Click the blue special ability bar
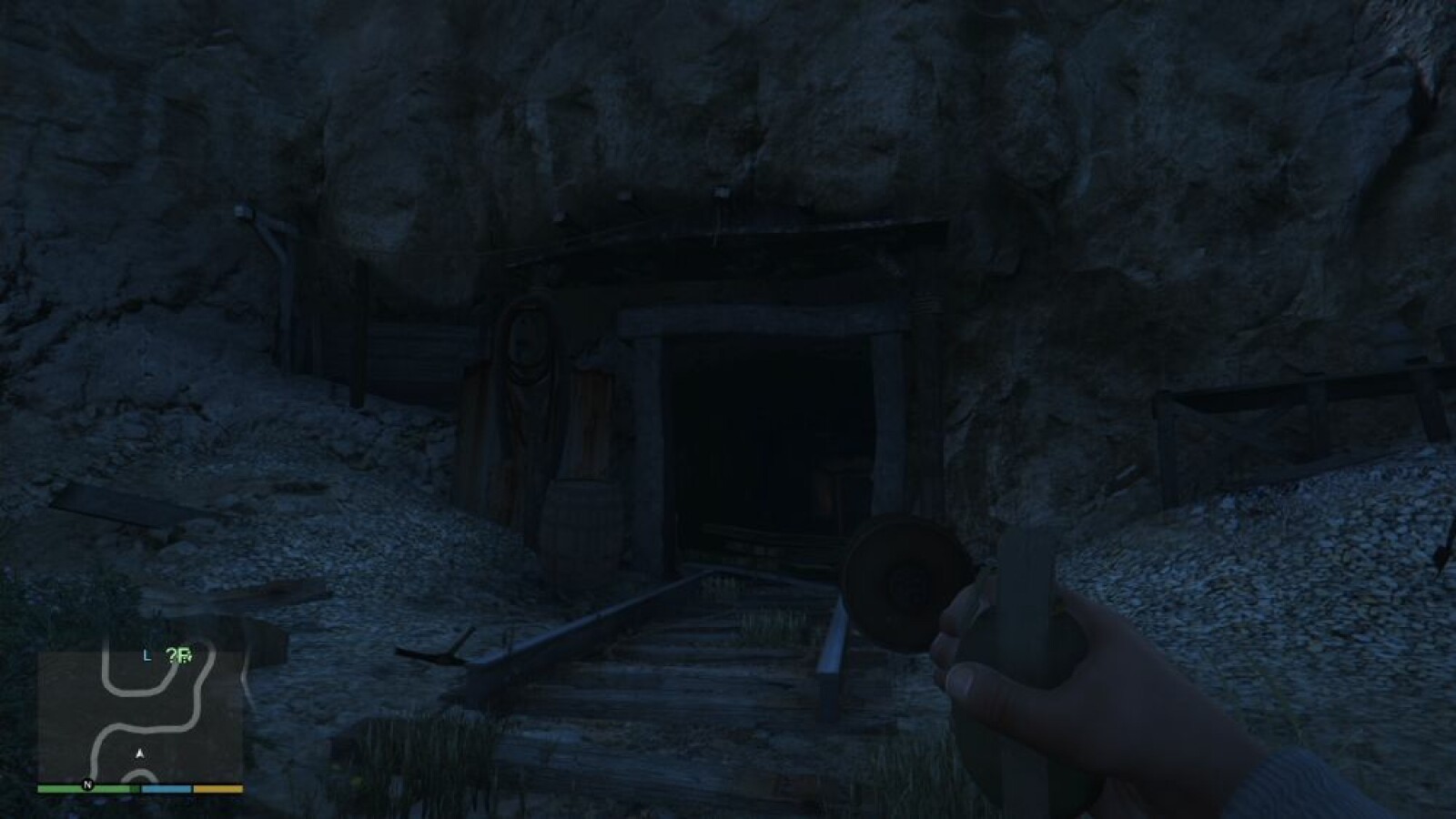This screenshot has width=1456, height=819. (x=165, y=784)
